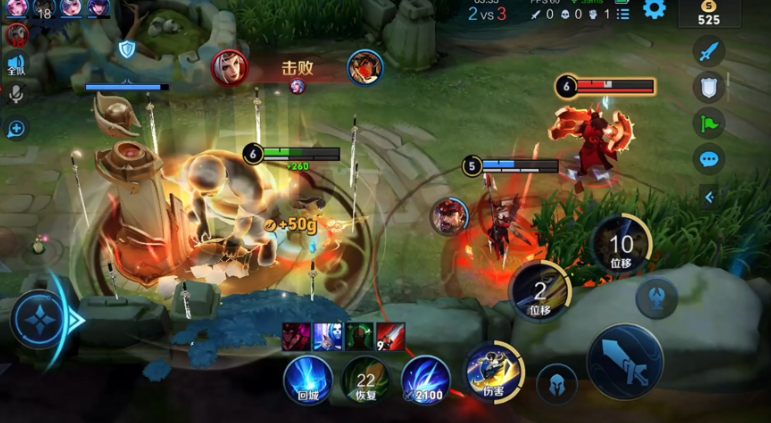Activate the 位移 skill showing cooldown 2

540,292
